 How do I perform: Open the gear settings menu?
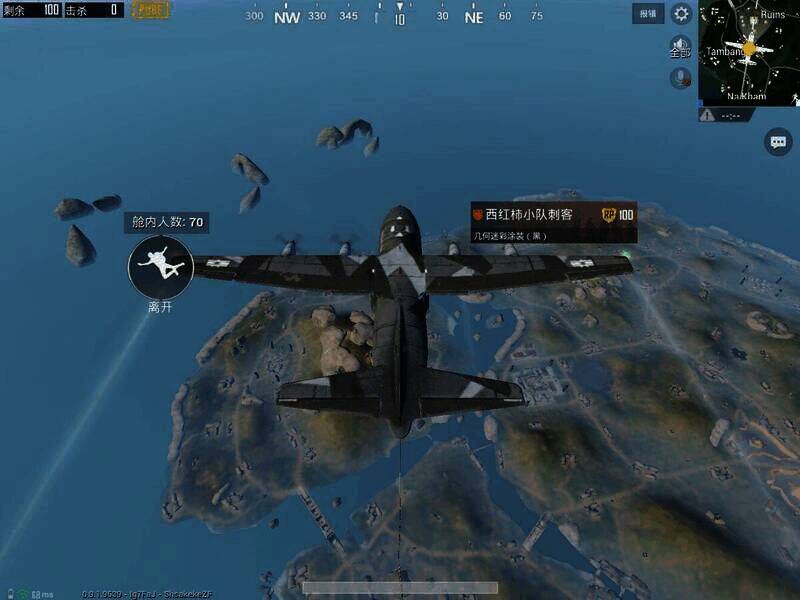(x=681, y=14)
